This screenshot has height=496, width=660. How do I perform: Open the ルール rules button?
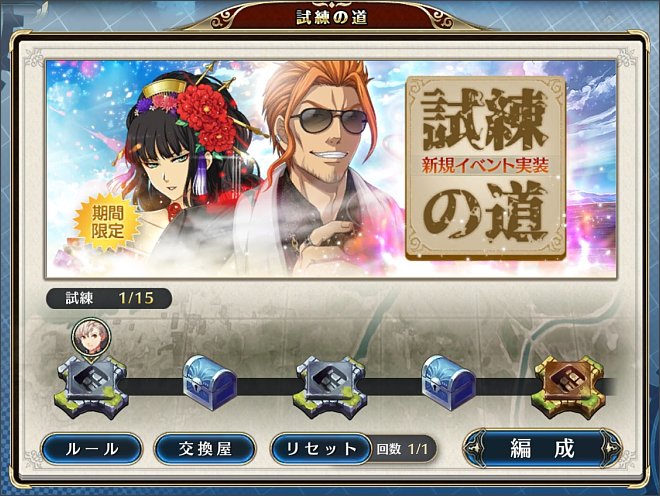pos(92,448)
